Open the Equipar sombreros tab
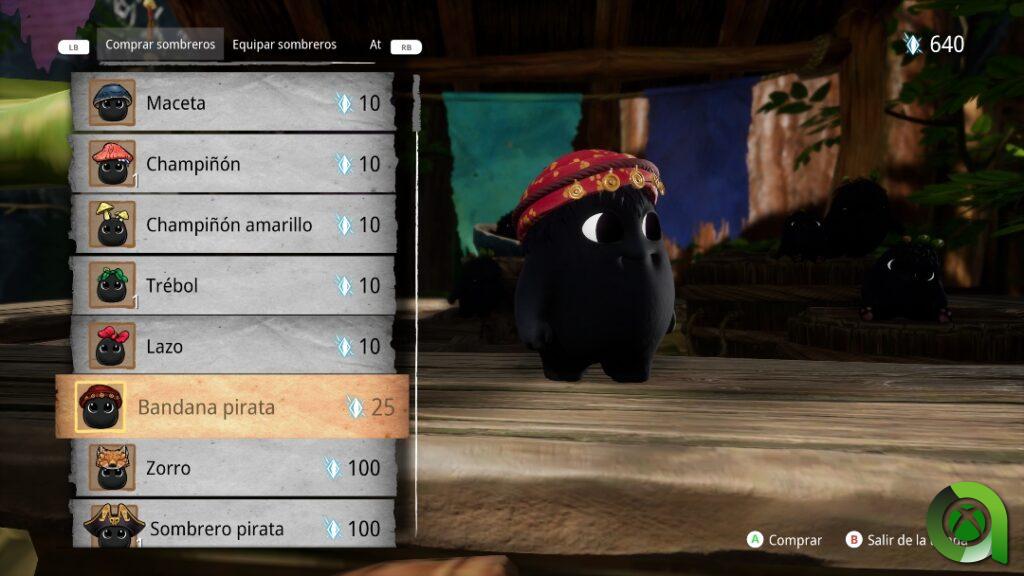The image size is (1024, 576). 284,45
